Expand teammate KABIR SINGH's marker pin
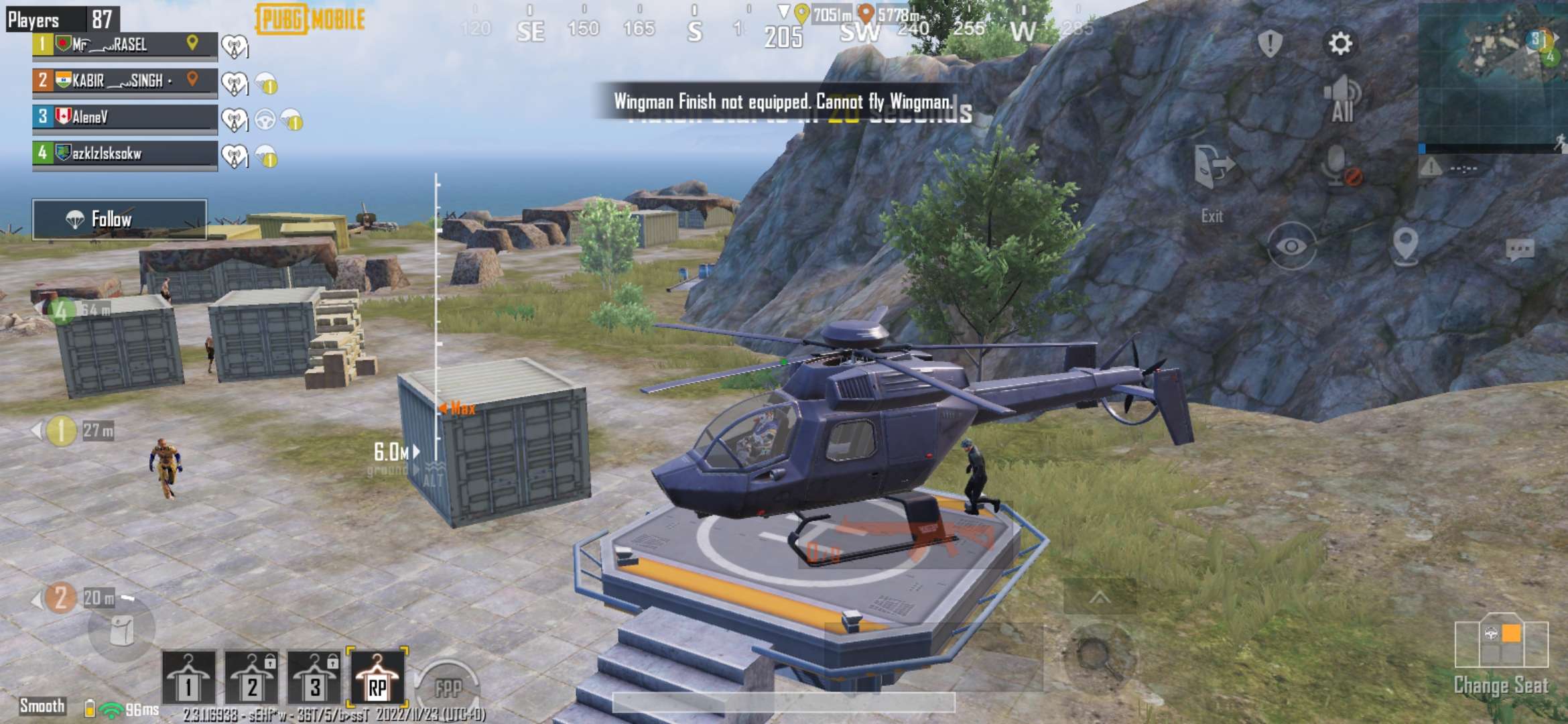This screenshot has height=724, width=1568. click(x=191, y=78)
